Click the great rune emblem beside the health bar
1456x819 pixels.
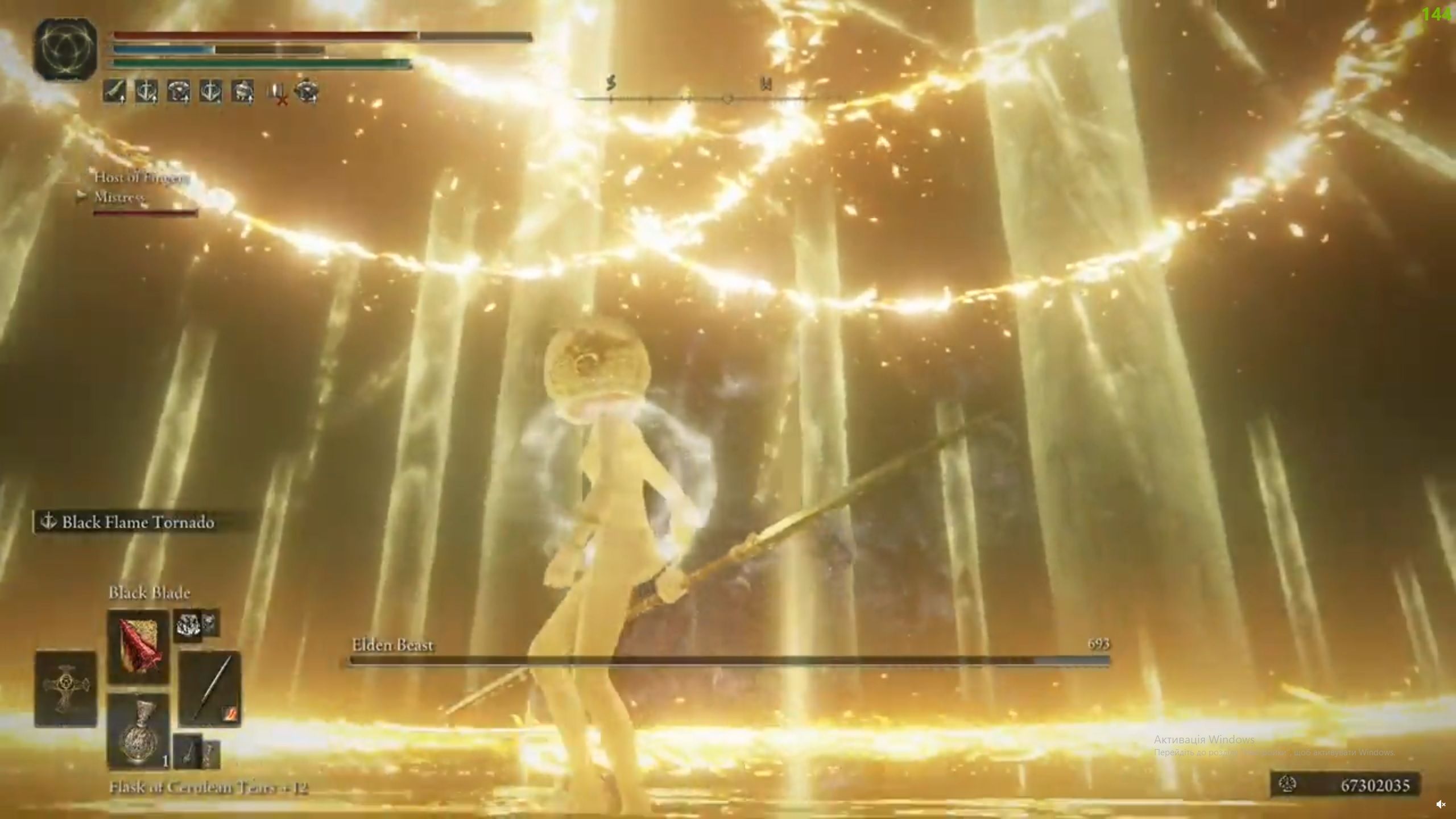click(x=64, y=48)
